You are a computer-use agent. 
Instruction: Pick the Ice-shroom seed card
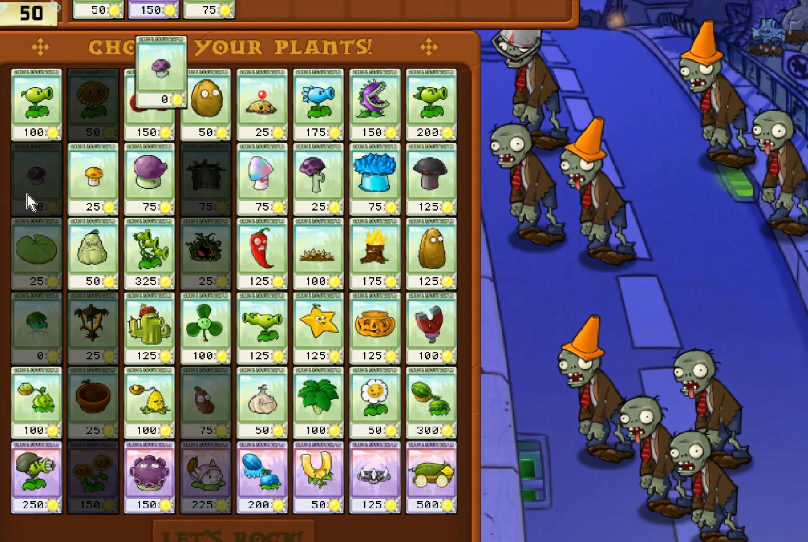375,178
